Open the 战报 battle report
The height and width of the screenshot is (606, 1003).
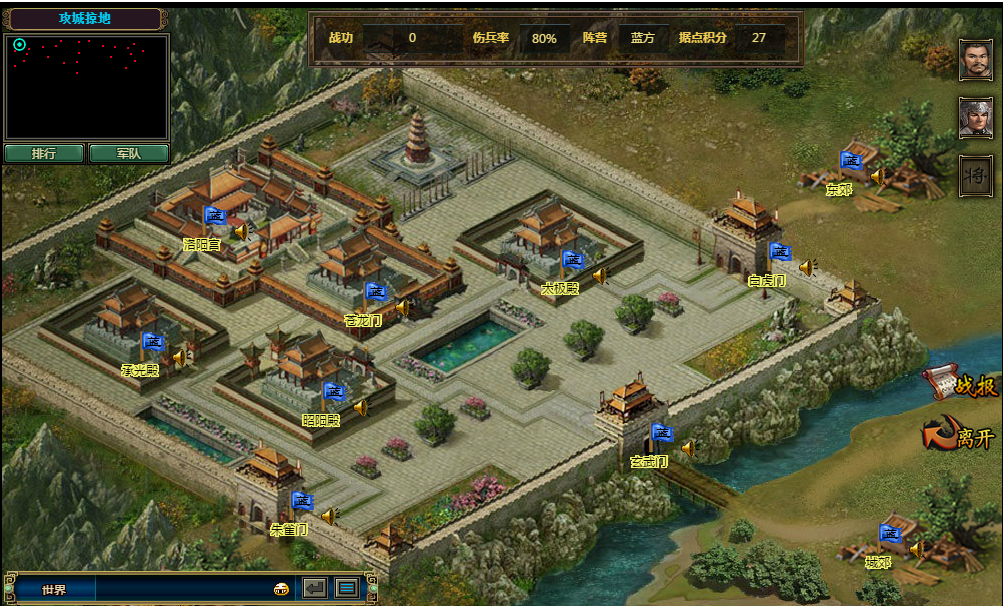pos(960,384)
